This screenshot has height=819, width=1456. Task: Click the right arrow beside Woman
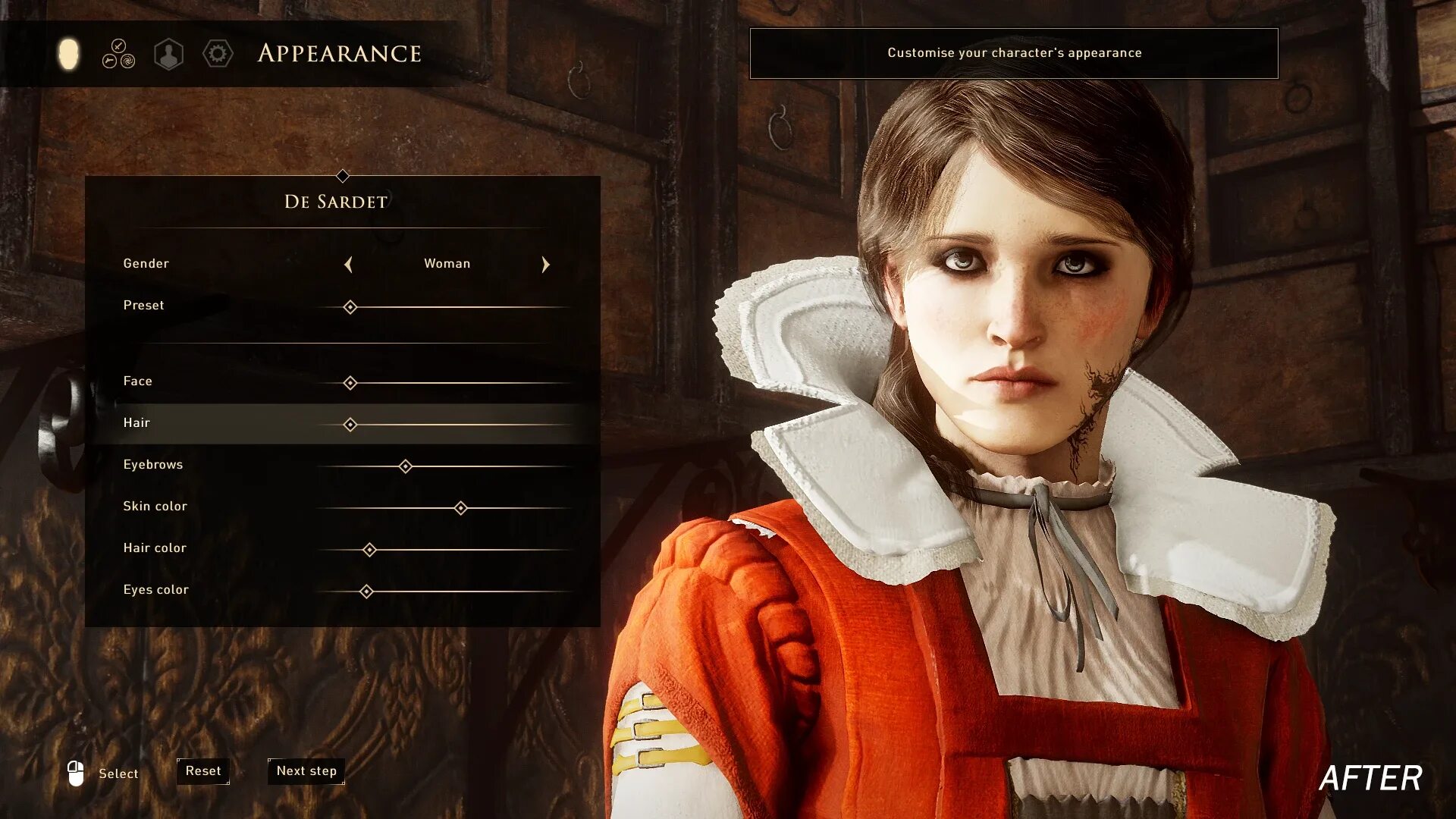coord(545,265)
